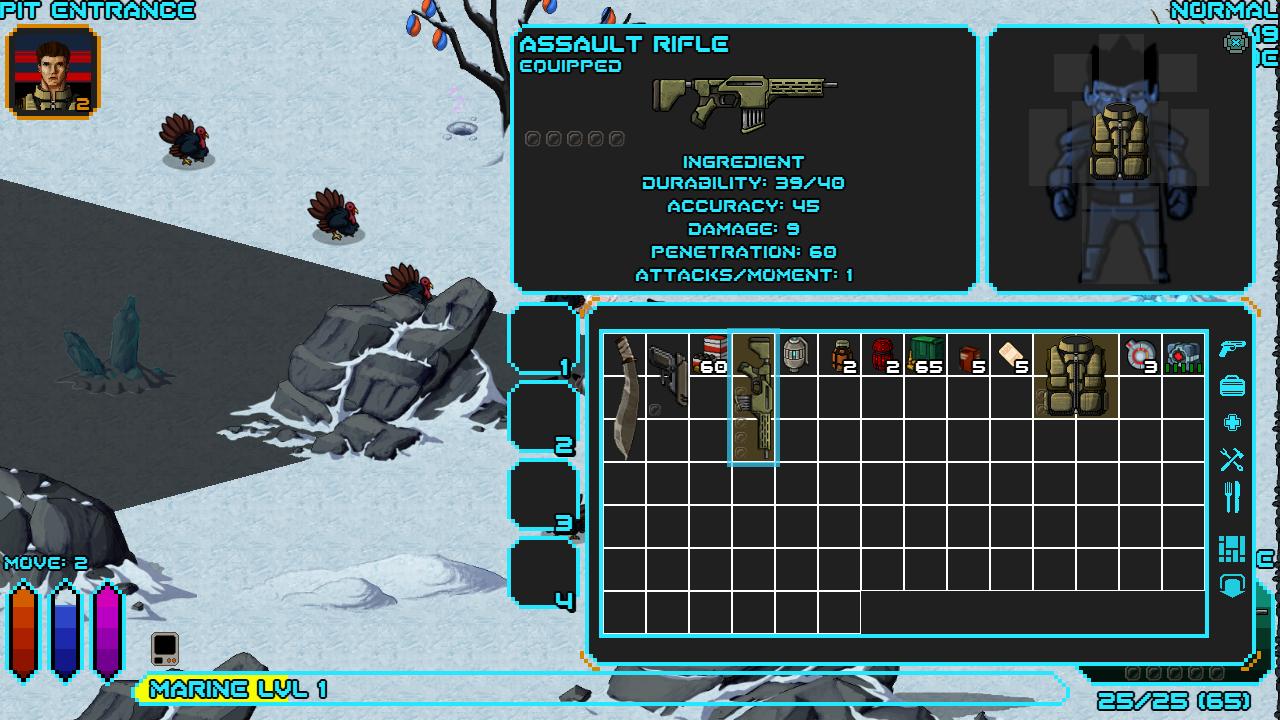The image size is (1280, 720).
Task: Filter inventory by briefcase category
Action: tap(1232, 385)
